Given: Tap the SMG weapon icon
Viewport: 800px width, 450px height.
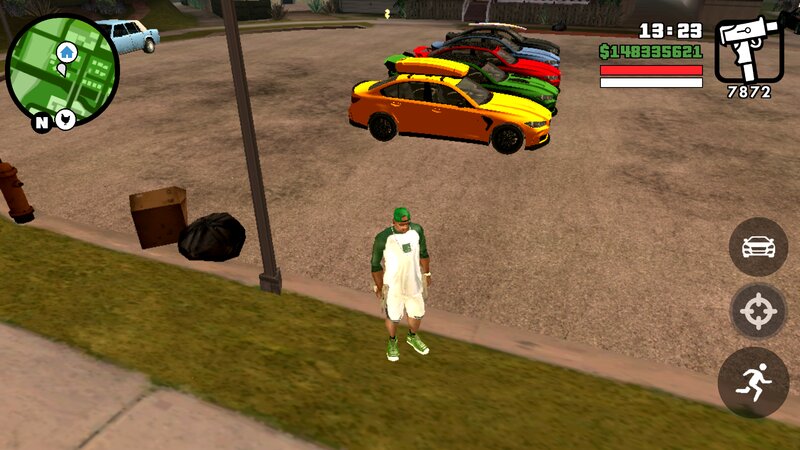Looking at the screenshot, I should pos(748,50).
